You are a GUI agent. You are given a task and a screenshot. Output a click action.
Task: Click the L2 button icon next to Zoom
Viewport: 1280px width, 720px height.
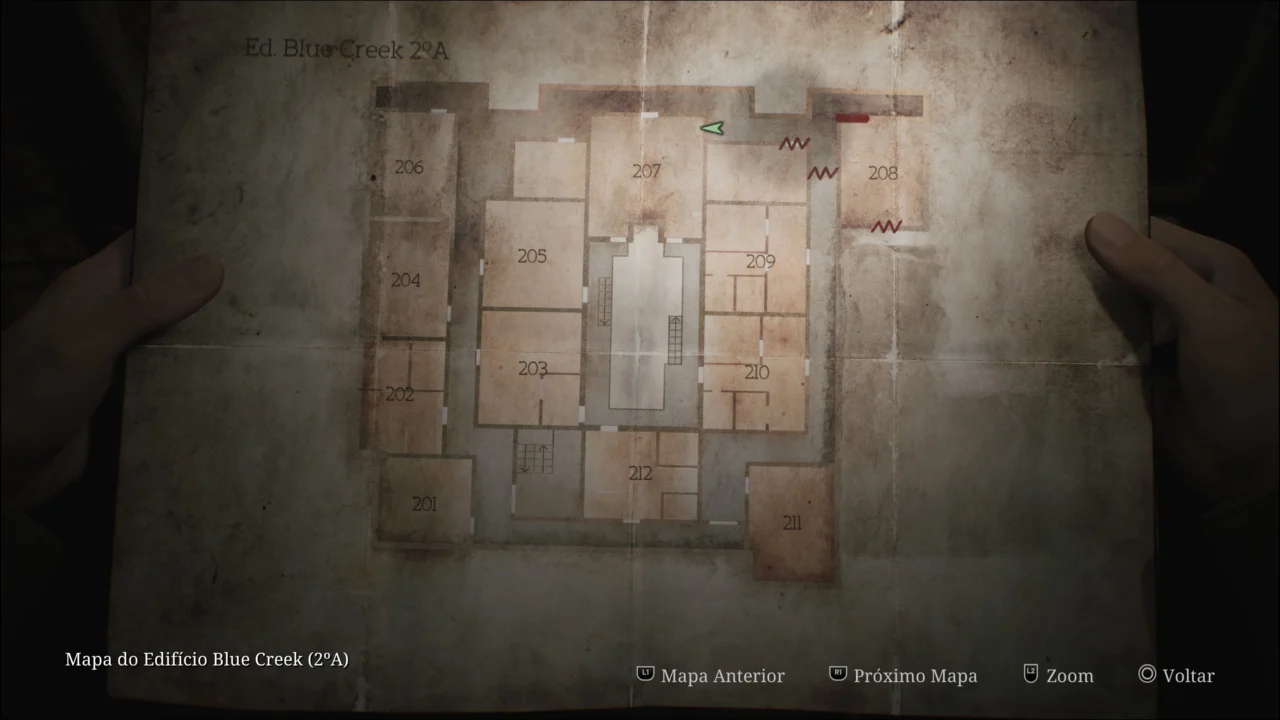pyautogui.click(x=1029, y=675)
